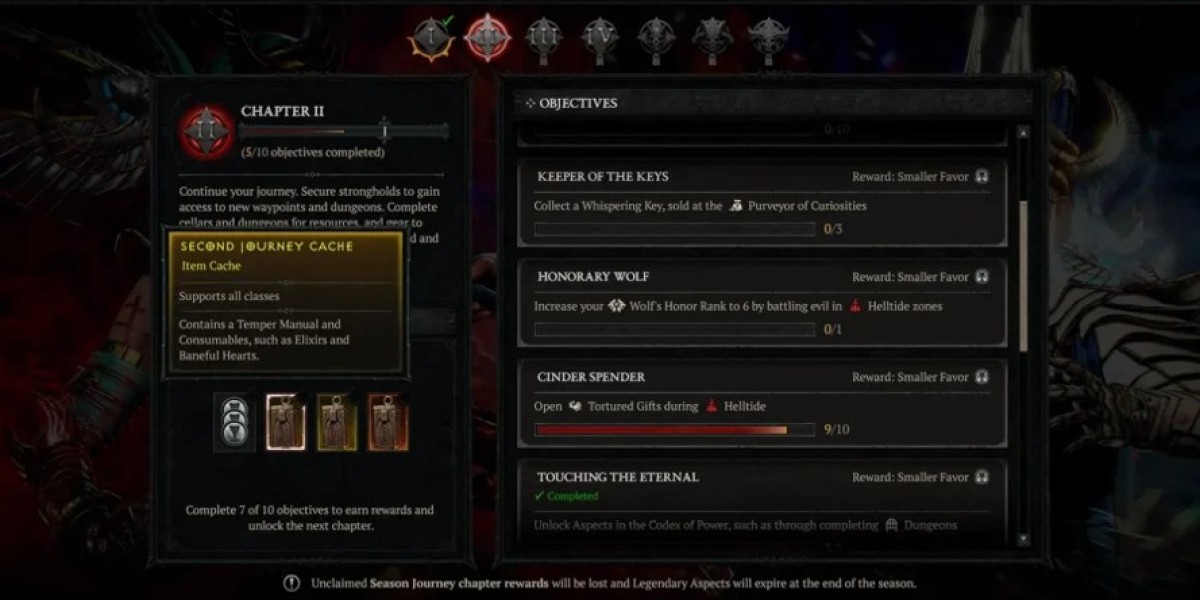The width and height of the screenshot is (1200, 600).
Task: Switch to the completed Chapter I tab
Action: (432, 39)
